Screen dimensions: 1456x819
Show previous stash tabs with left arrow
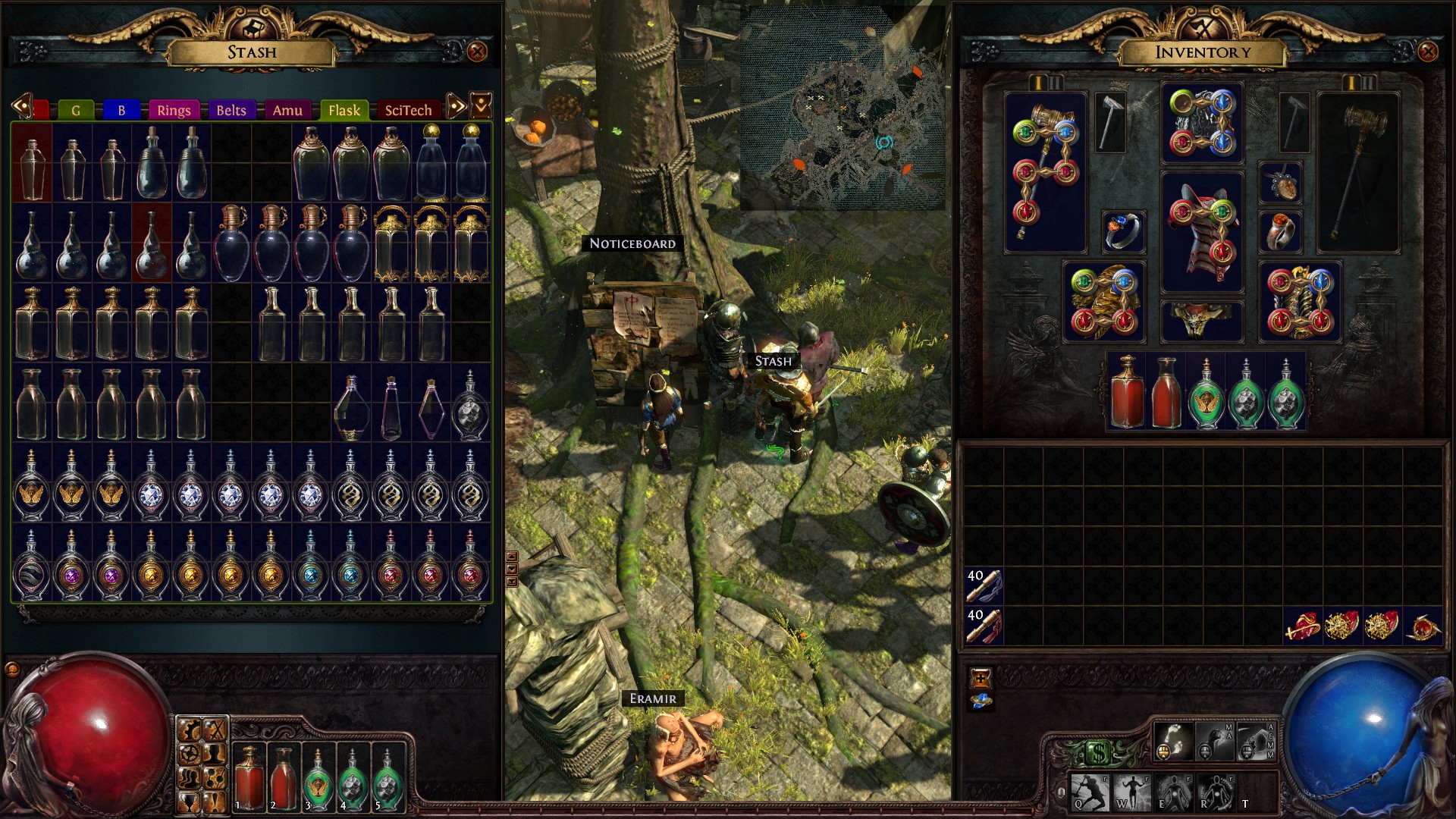20,106
